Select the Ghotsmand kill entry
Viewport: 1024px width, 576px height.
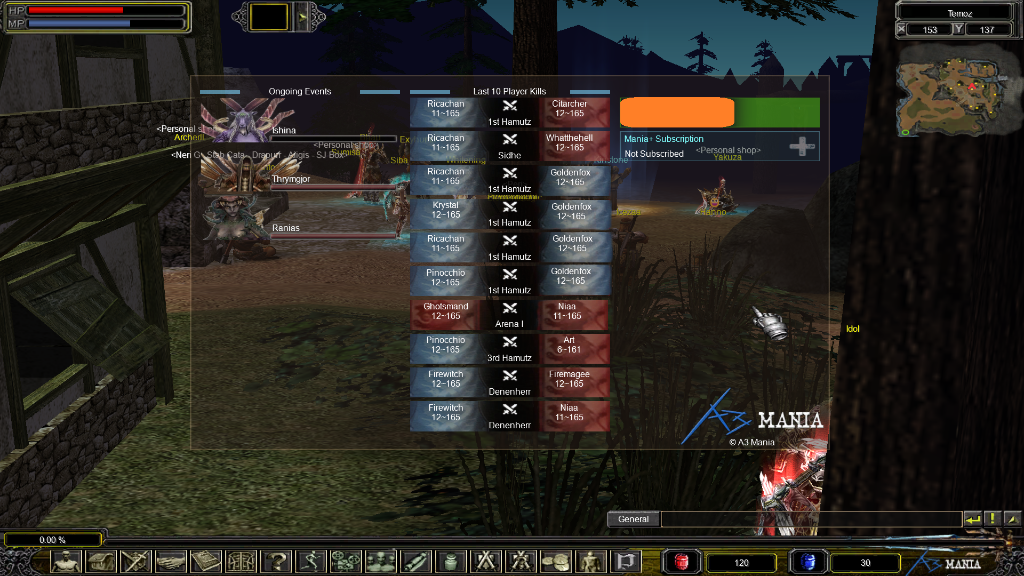pos(444,312)
